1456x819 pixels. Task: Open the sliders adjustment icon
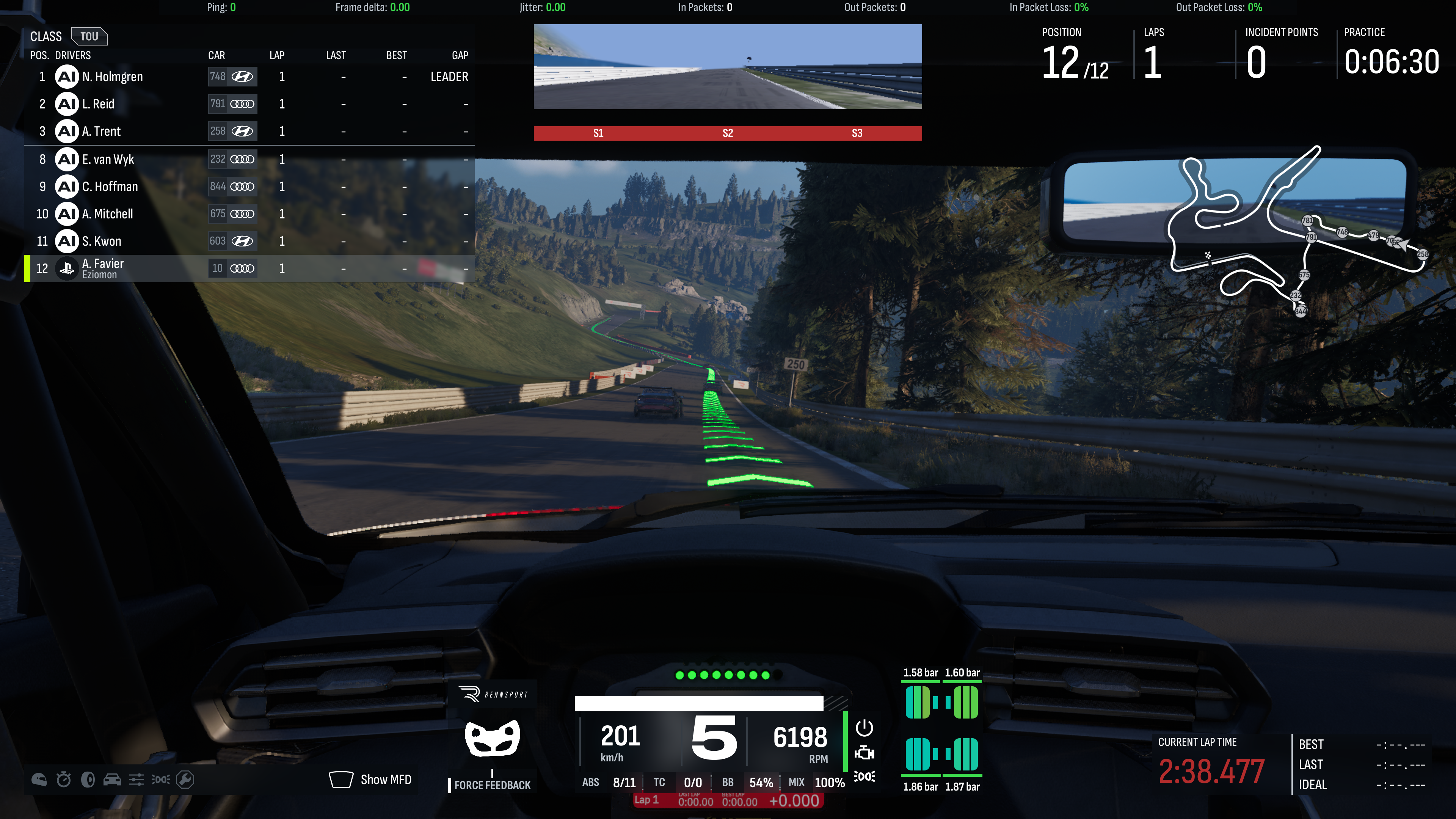(136, 780)
